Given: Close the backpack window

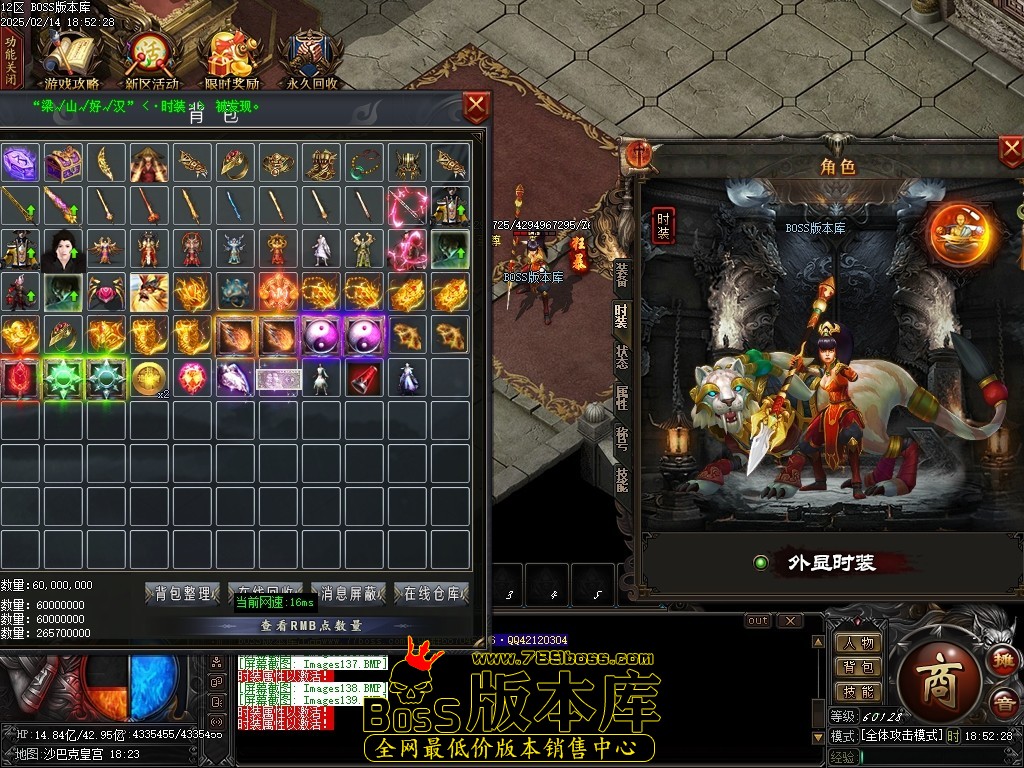Looking at the screenshot, I should pos(477,105).
